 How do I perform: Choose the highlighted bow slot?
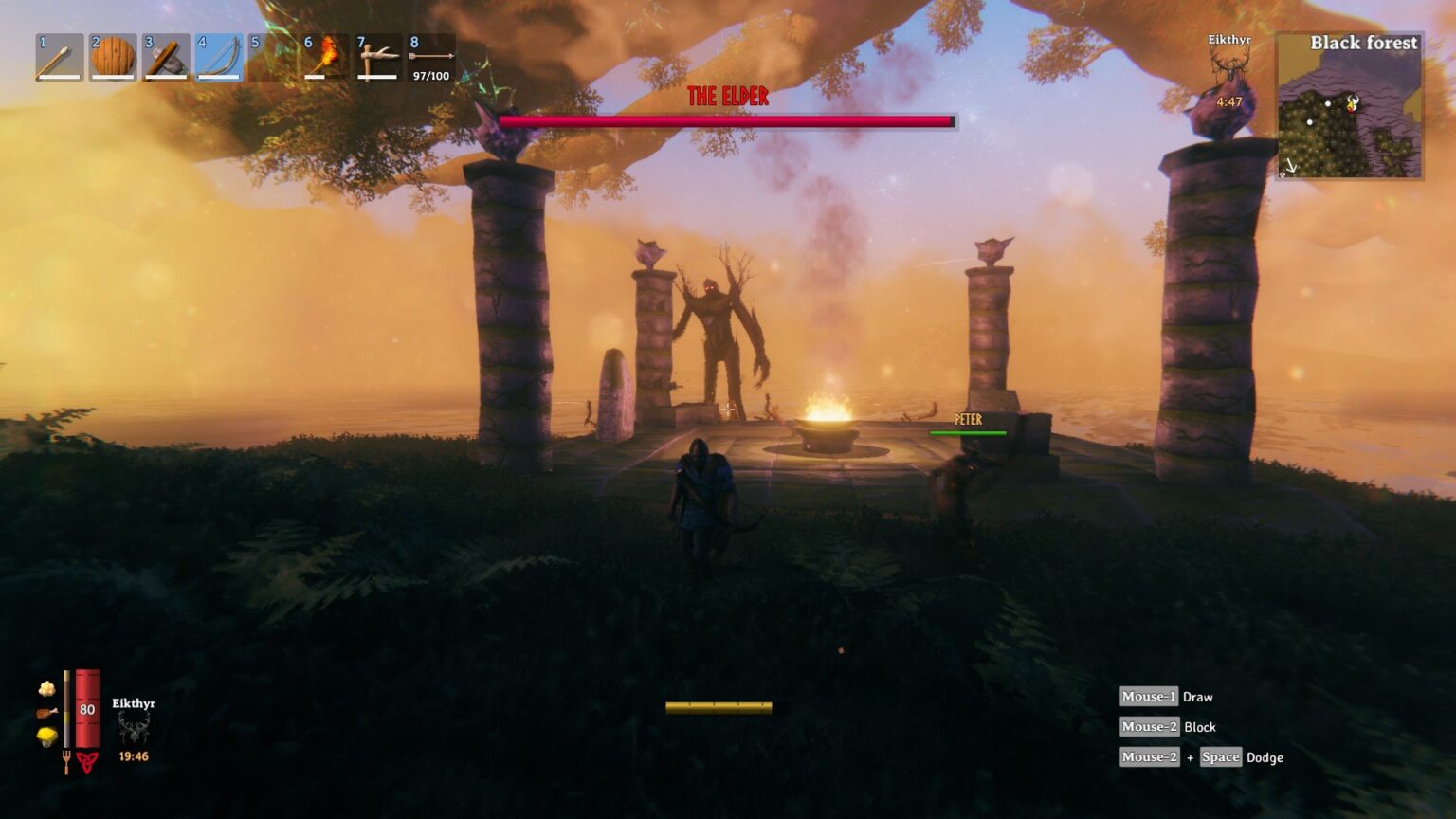(x=218, y=58)
